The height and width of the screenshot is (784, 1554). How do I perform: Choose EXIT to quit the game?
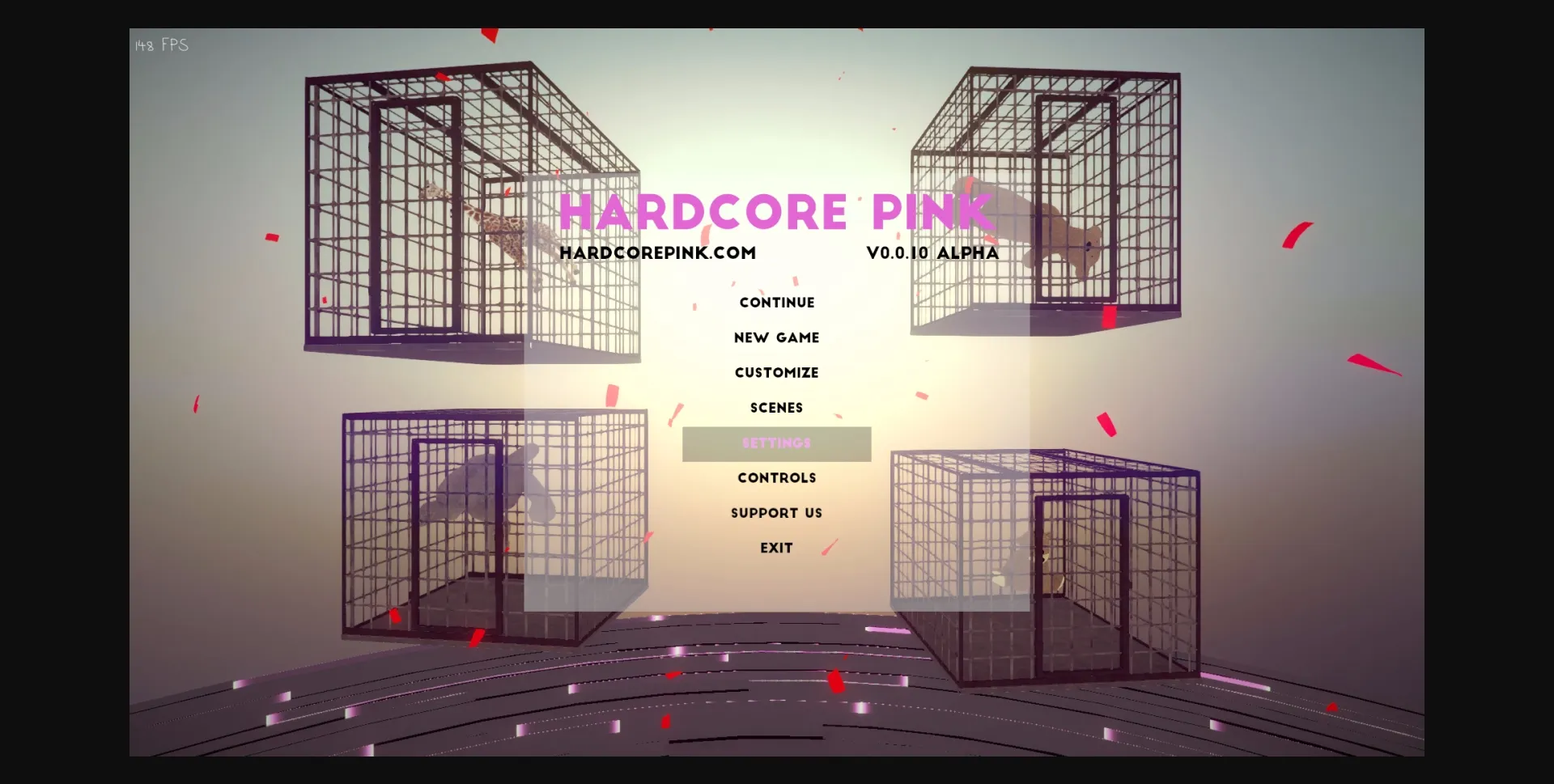[776, 547]
